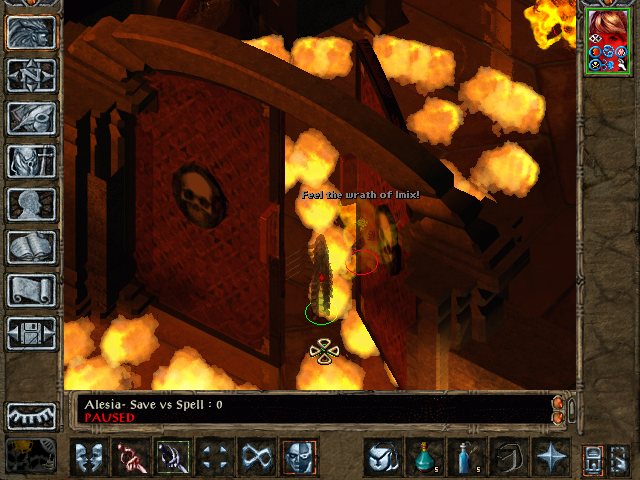Toggle pause using the clock in corner
Viewport: 640px width, 480px height.
(31, 455)
